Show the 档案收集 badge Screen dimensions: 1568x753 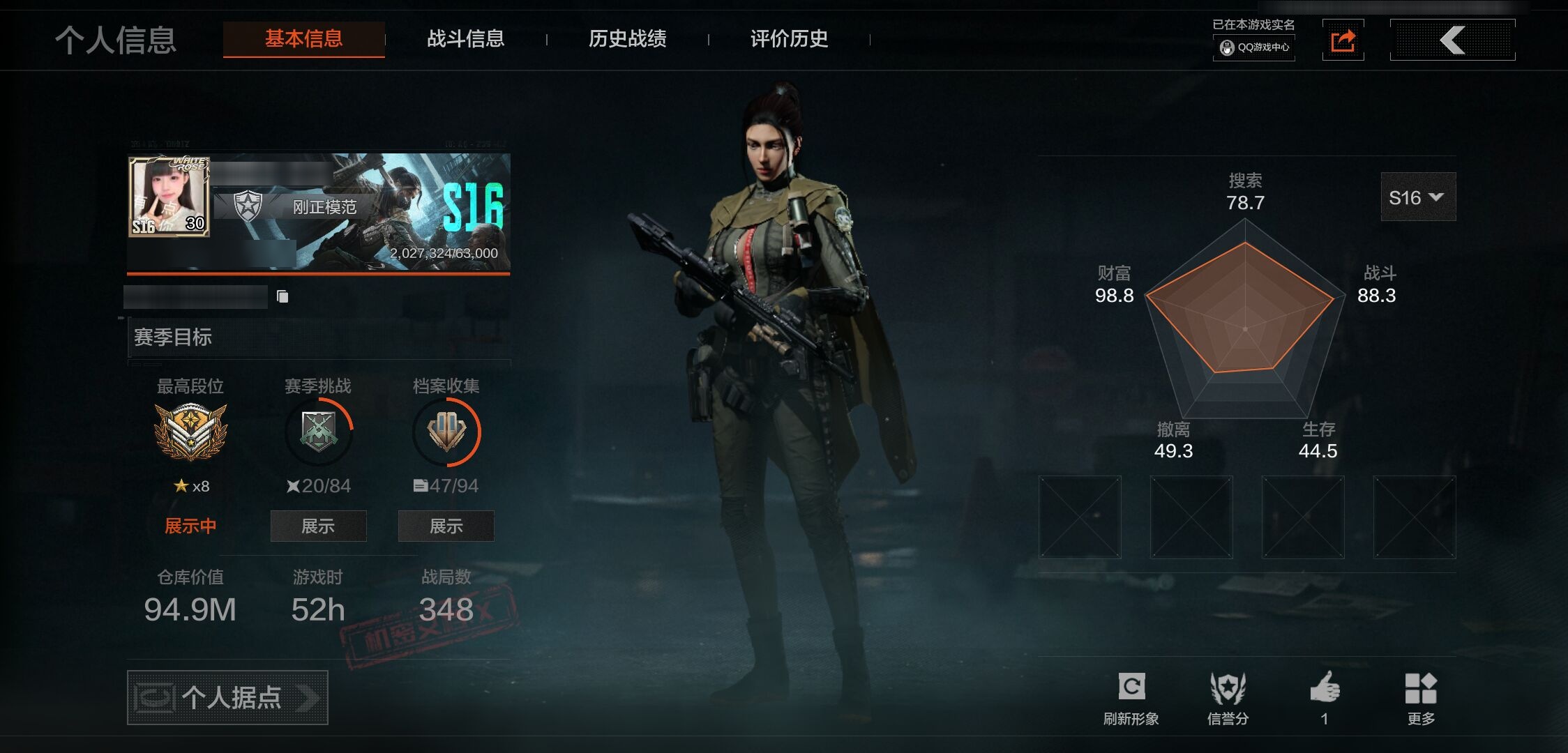pyautogui.click(x=446, y=526)
